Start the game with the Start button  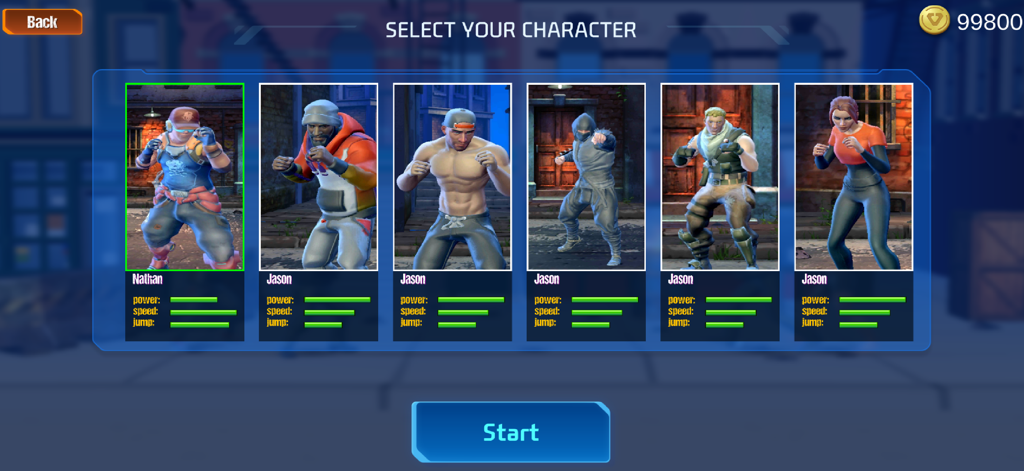(510, 432)
